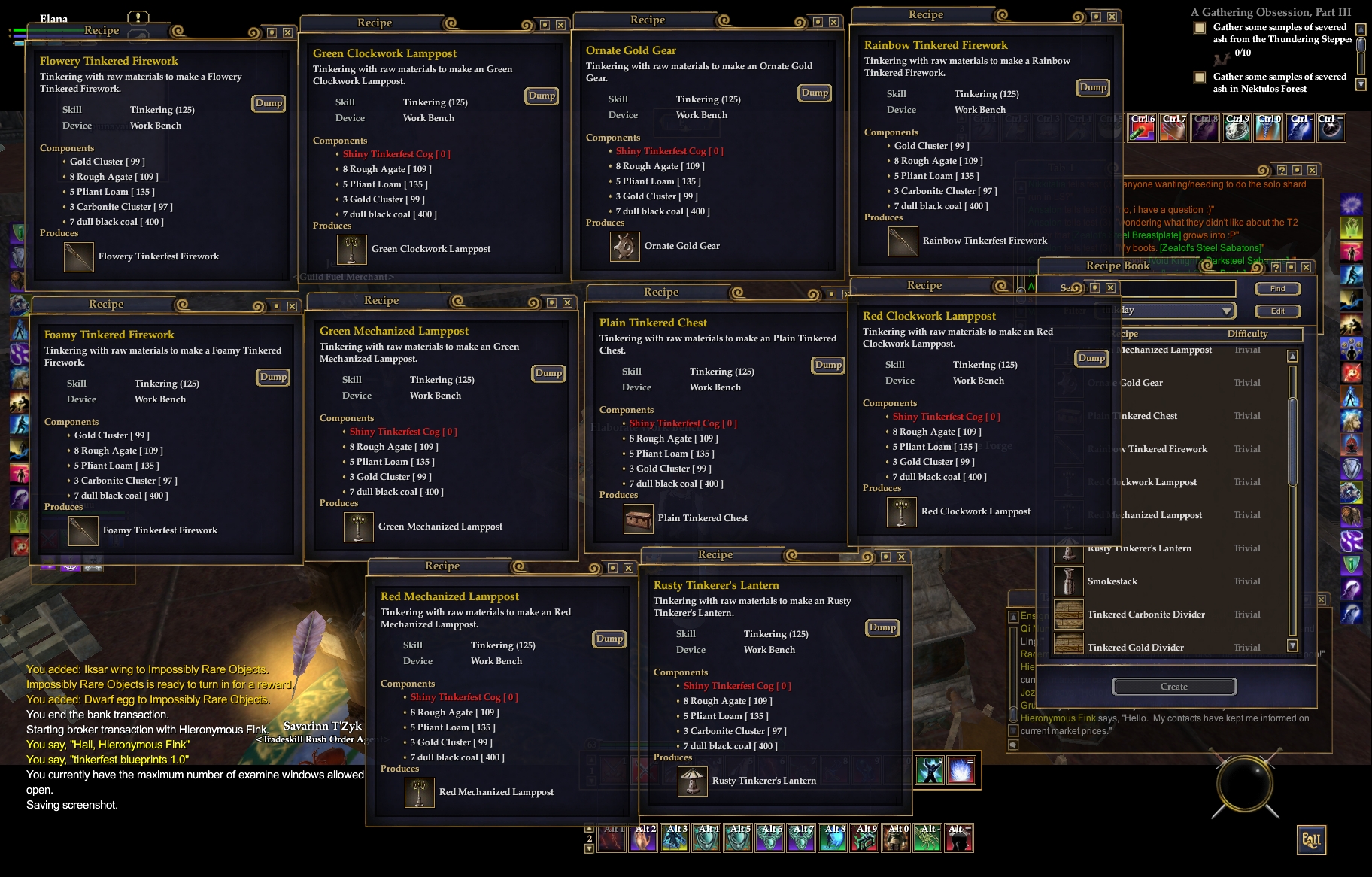Open the recipe filter dropdown
This screenshot has height=877, width=1372.
[x=1227, y=311]
